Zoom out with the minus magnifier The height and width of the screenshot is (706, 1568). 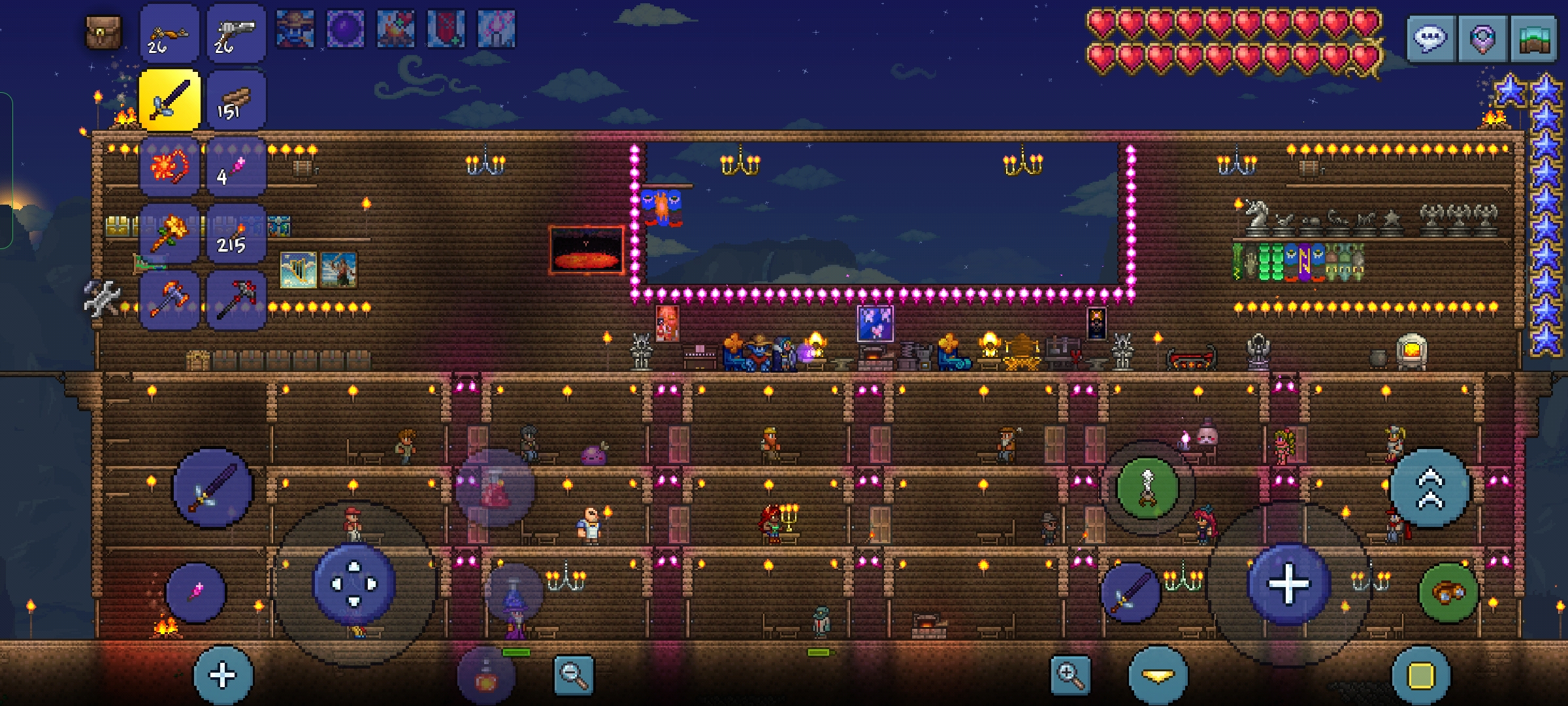(574, 675)
